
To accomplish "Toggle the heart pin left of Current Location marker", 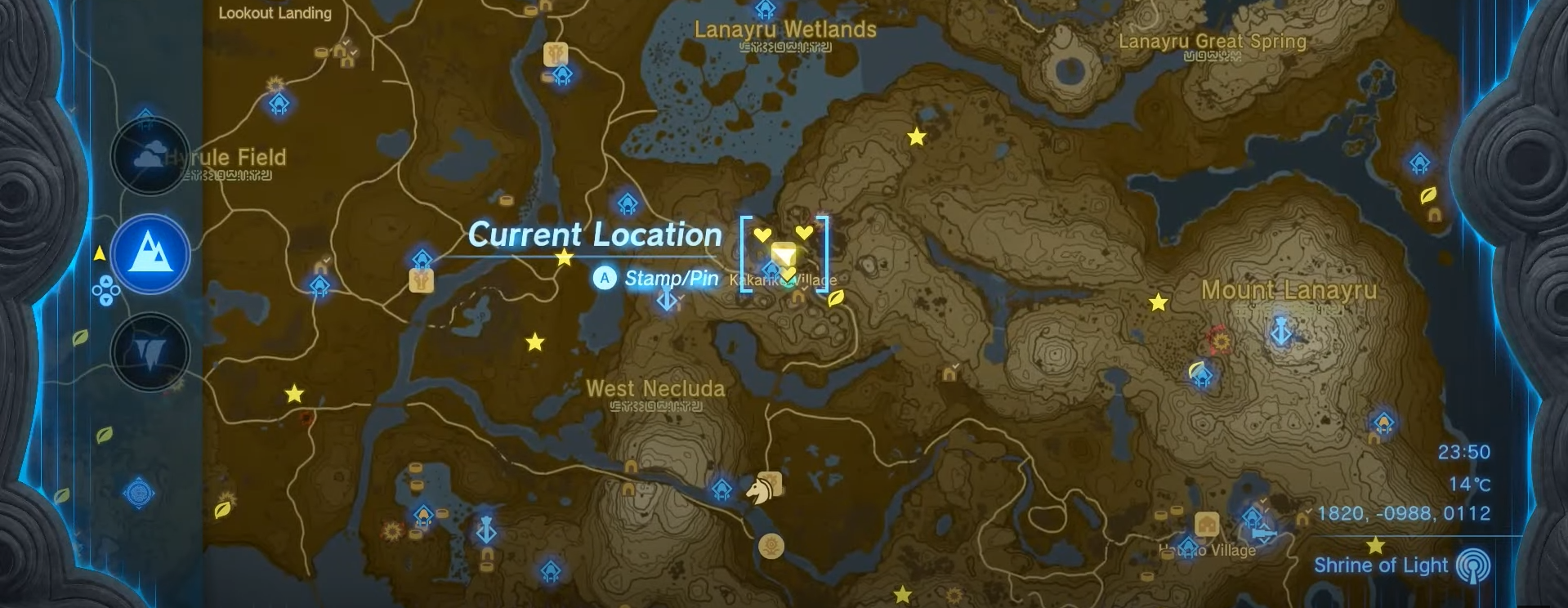I will click(762, 235).
